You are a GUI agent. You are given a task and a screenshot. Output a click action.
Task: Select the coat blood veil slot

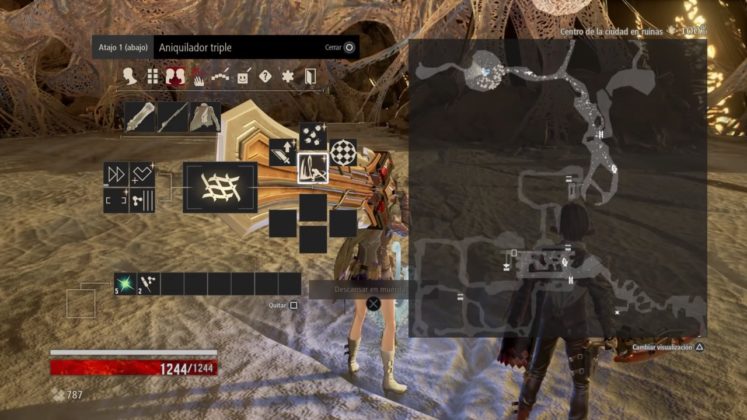coord(205,117)
